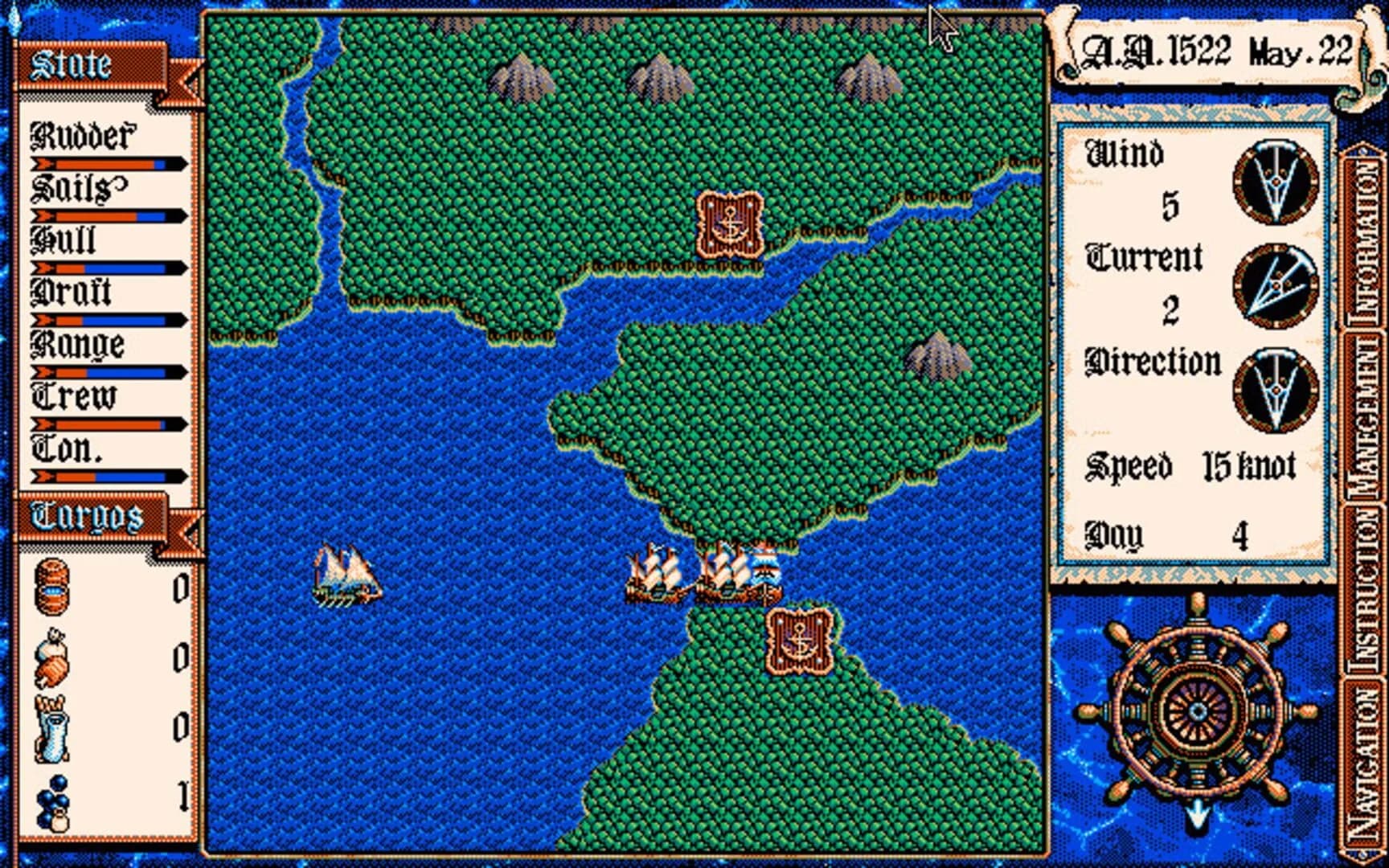
Task: Click the Wind direction compass dial
Action: (1274, 181)
